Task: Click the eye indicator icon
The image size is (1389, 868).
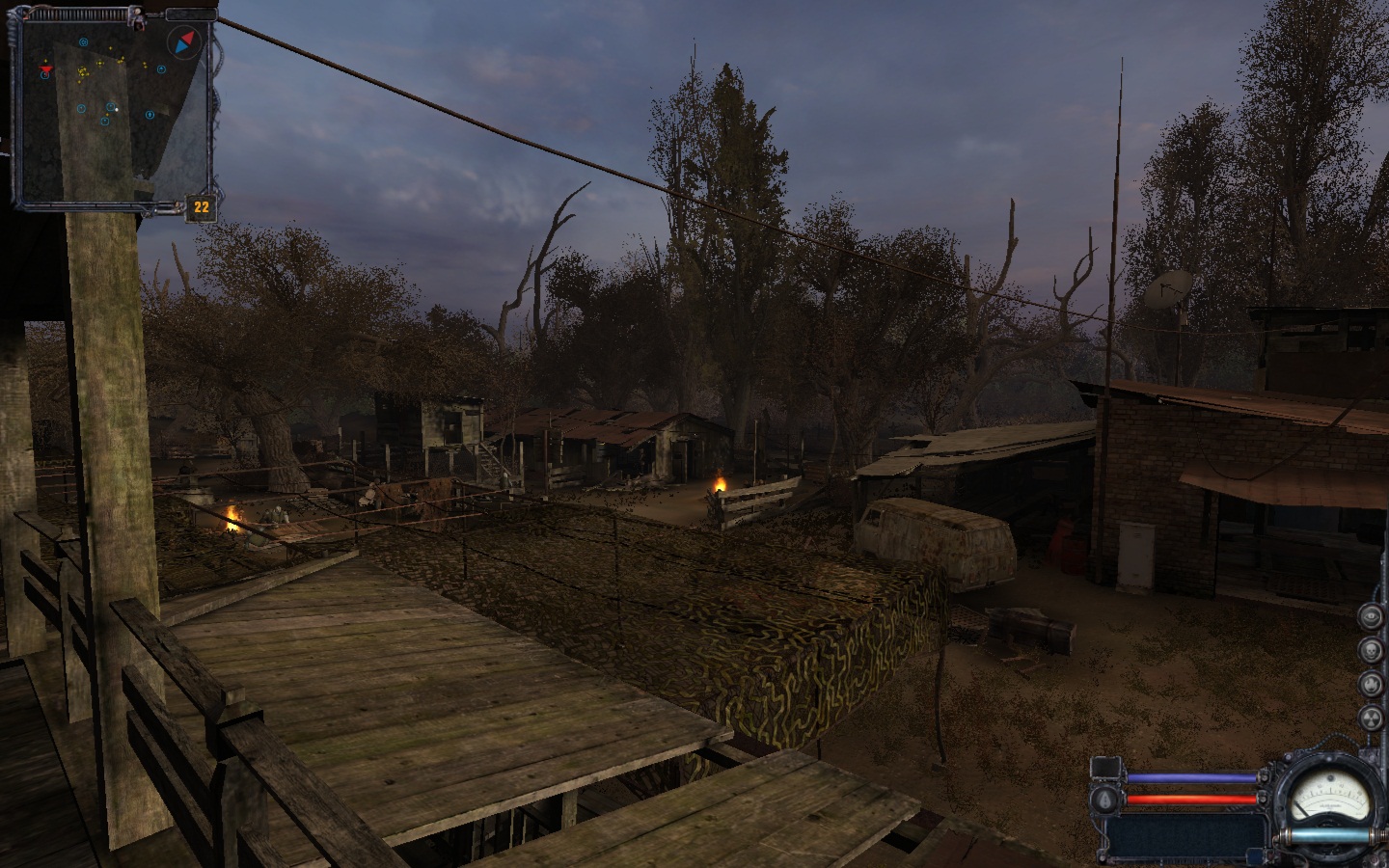Action: click(x=1371, y=616)
